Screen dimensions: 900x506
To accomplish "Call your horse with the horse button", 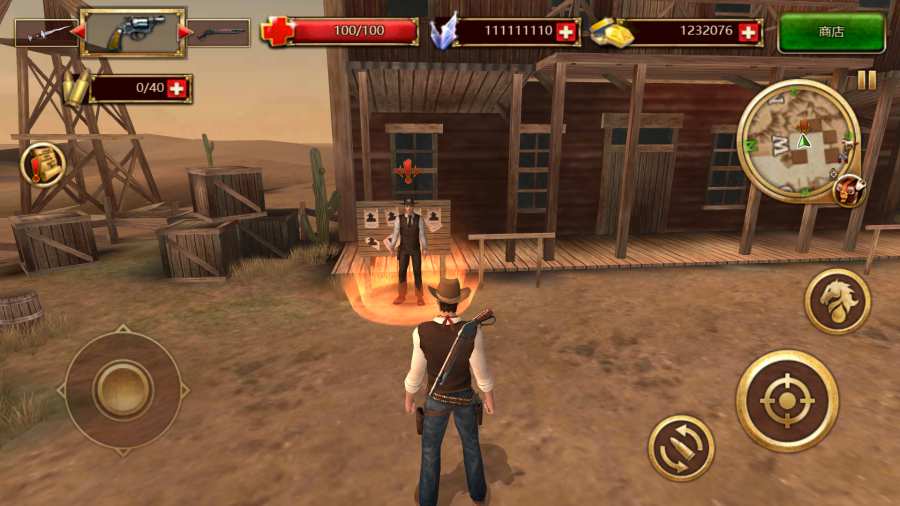I will (x=837, y=301).
